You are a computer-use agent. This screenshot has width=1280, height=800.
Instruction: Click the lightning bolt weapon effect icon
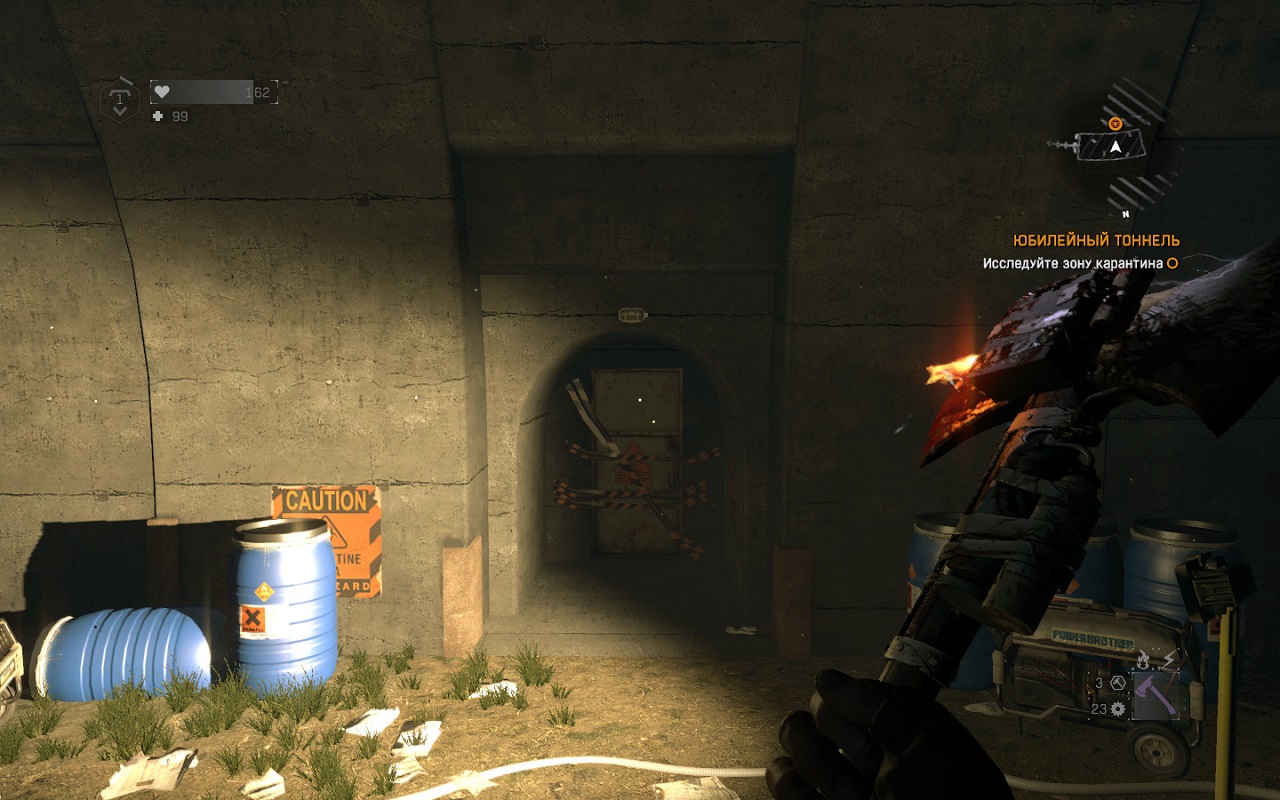coord(1167,658)
